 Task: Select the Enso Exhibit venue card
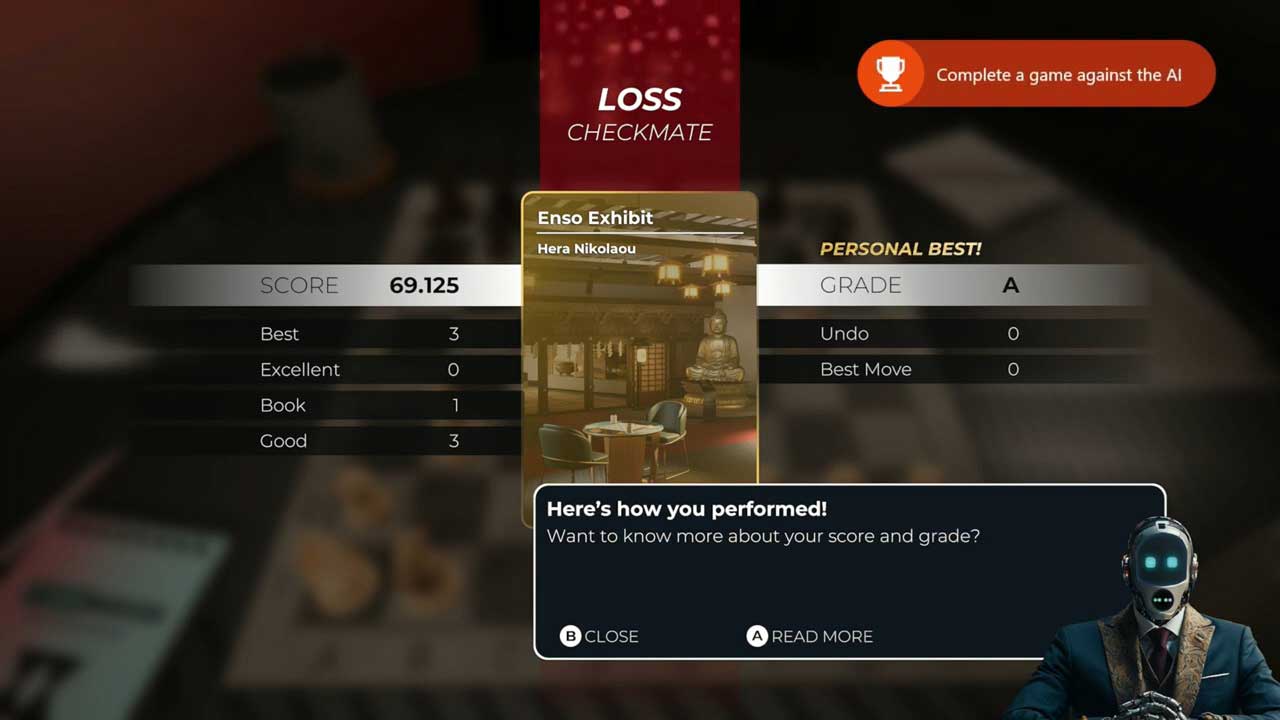tap(639, 340)
